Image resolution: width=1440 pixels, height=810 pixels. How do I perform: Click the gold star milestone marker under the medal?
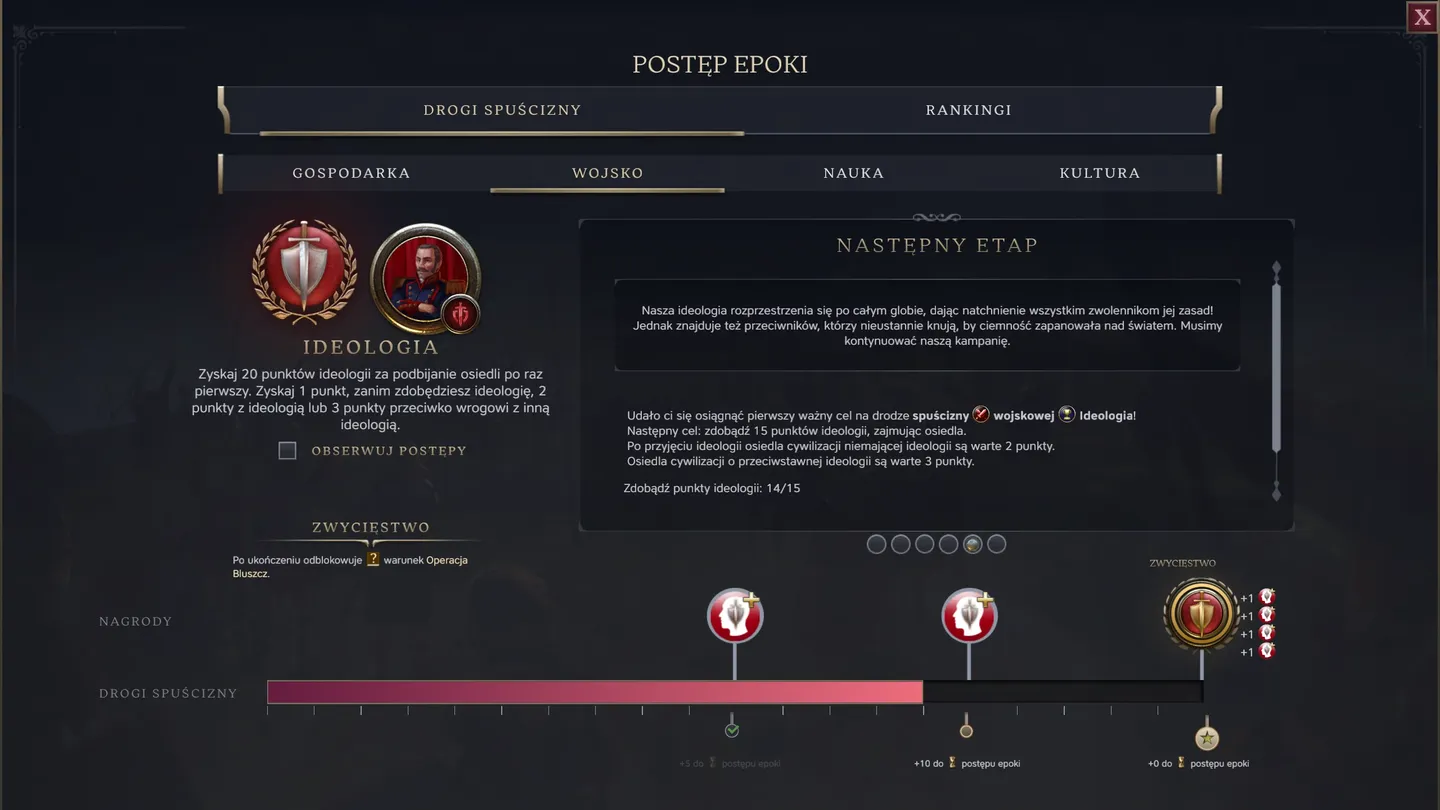click(1207, 737)
